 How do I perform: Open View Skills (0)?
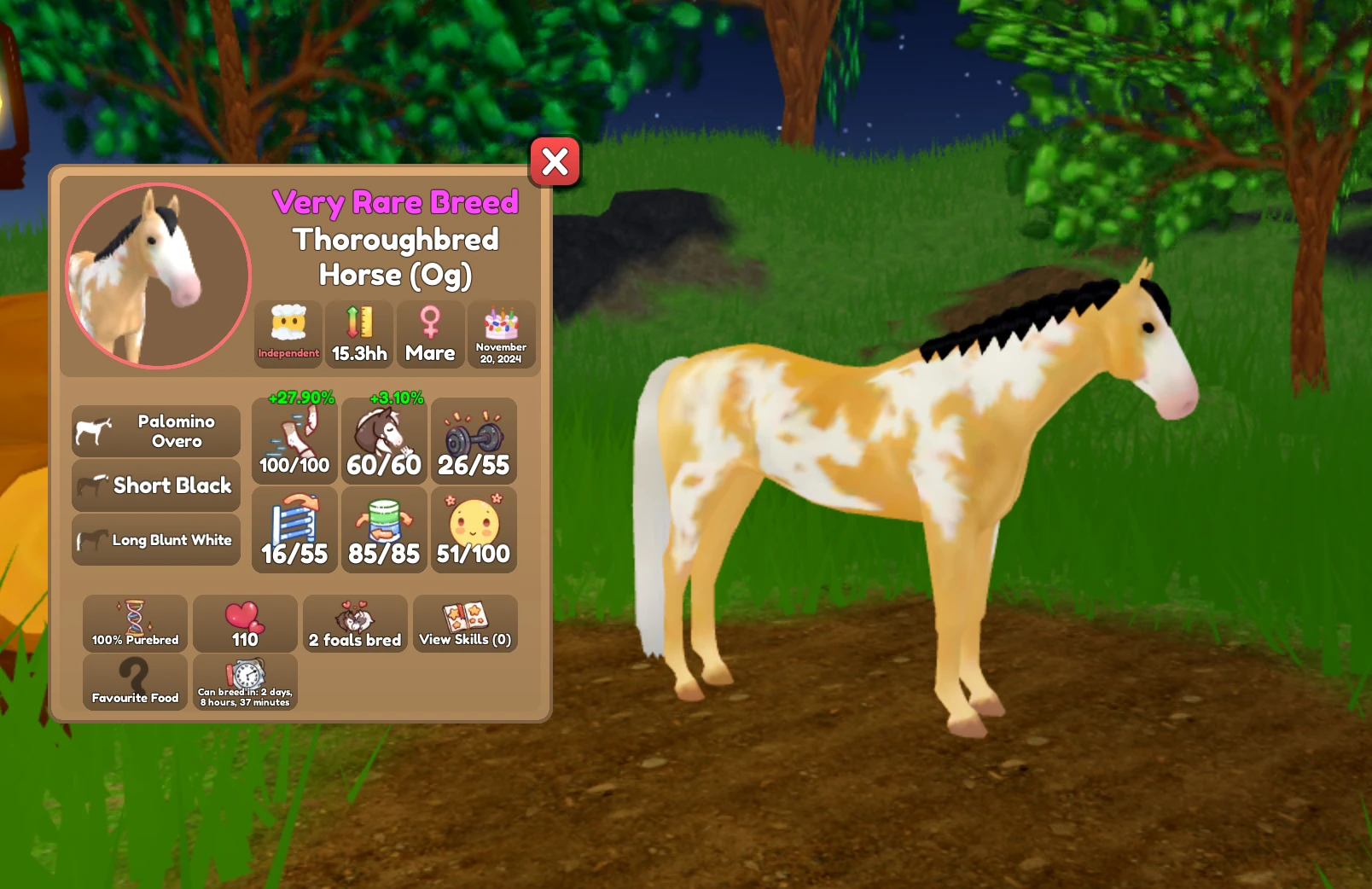pyautogui.click(x=466, y=624)
